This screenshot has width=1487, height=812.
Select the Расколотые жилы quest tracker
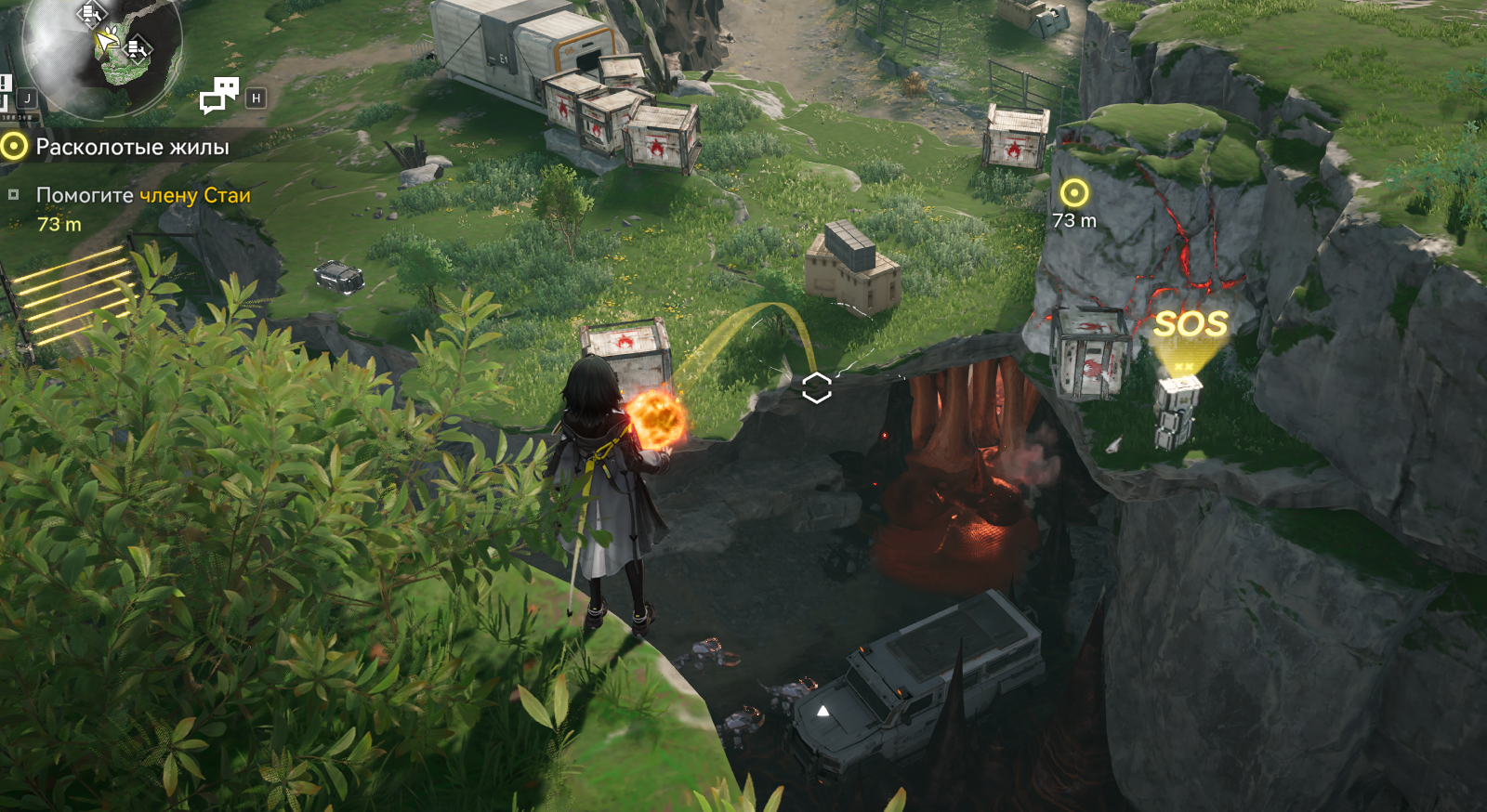pyautogui.click(x=132, y=147)
